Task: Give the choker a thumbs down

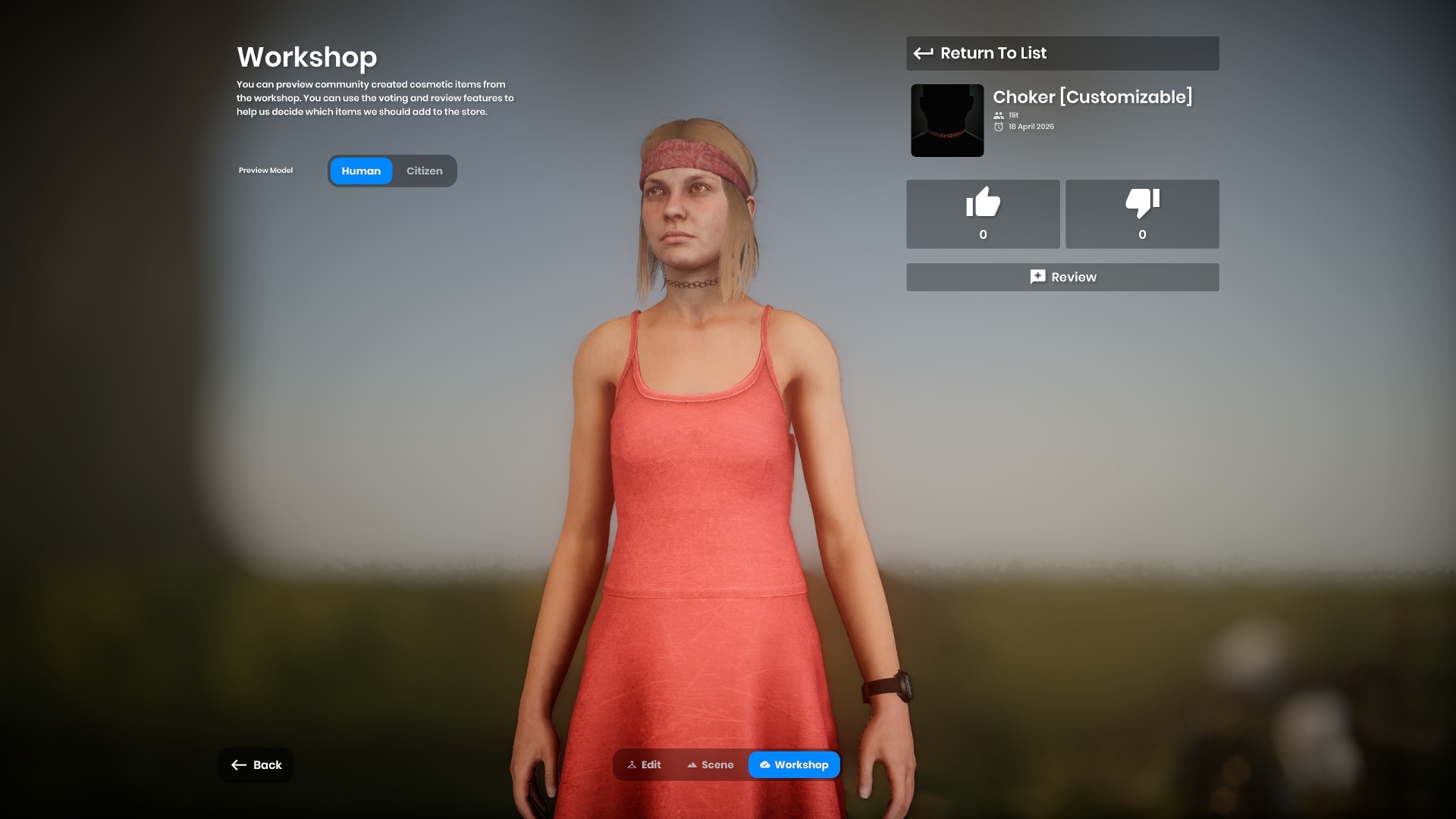Action: pos(1142,214)
